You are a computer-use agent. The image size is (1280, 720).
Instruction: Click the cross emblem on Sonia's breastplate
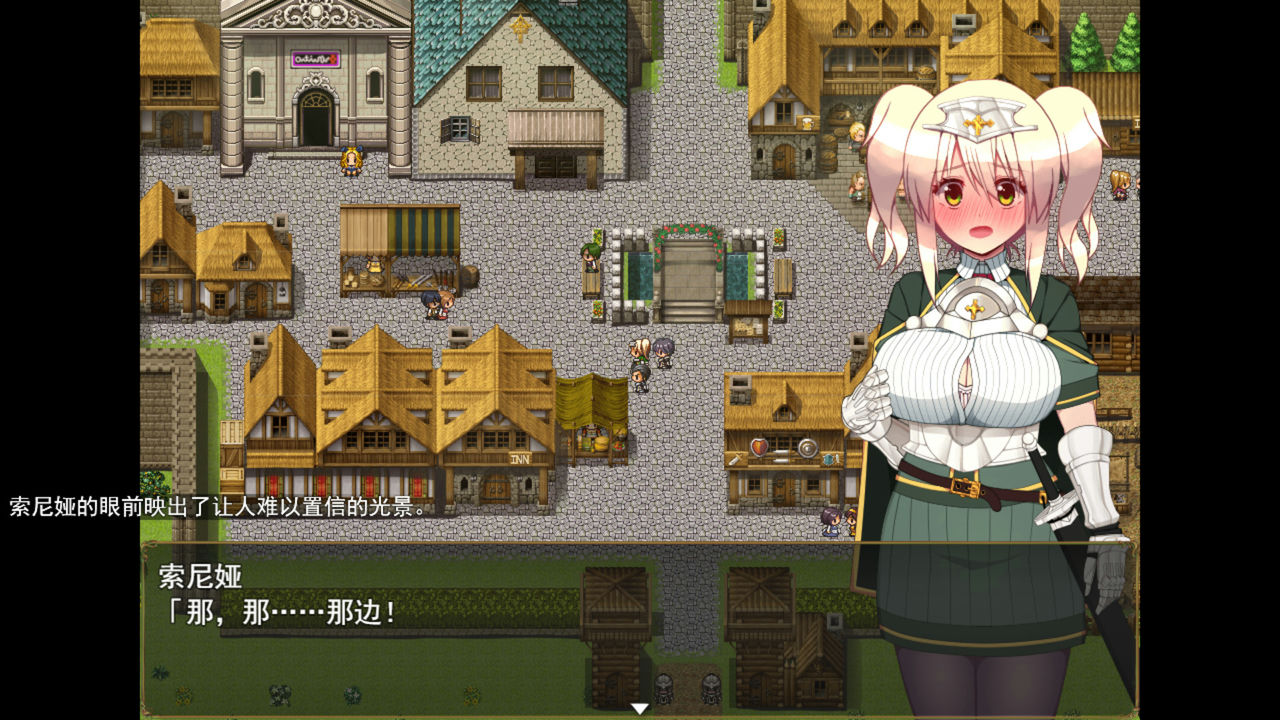pyautogui.click(x=973, y=309)
